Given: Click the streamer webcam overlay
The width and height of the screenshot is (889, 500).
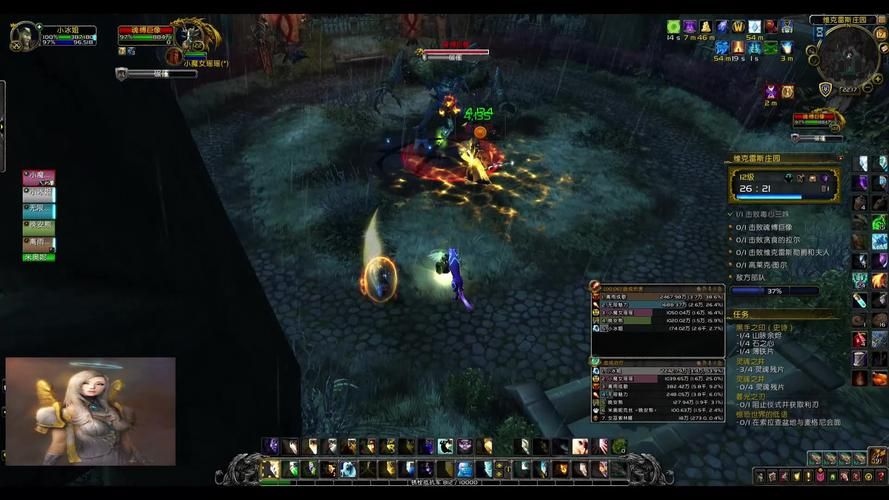Looking at the screenshot, I should [x=90, y=411].
